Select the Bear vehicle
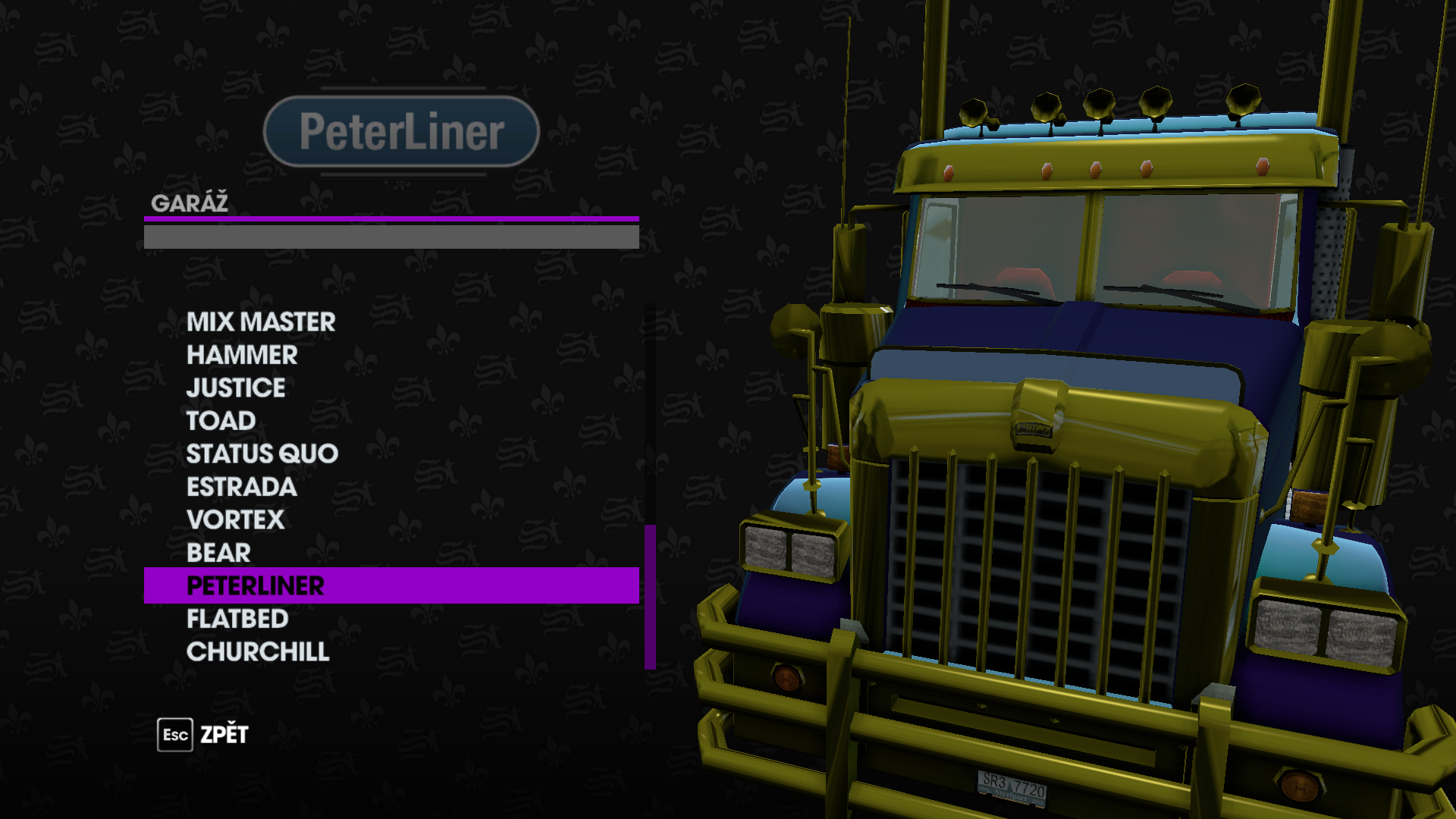 (218, 553)
